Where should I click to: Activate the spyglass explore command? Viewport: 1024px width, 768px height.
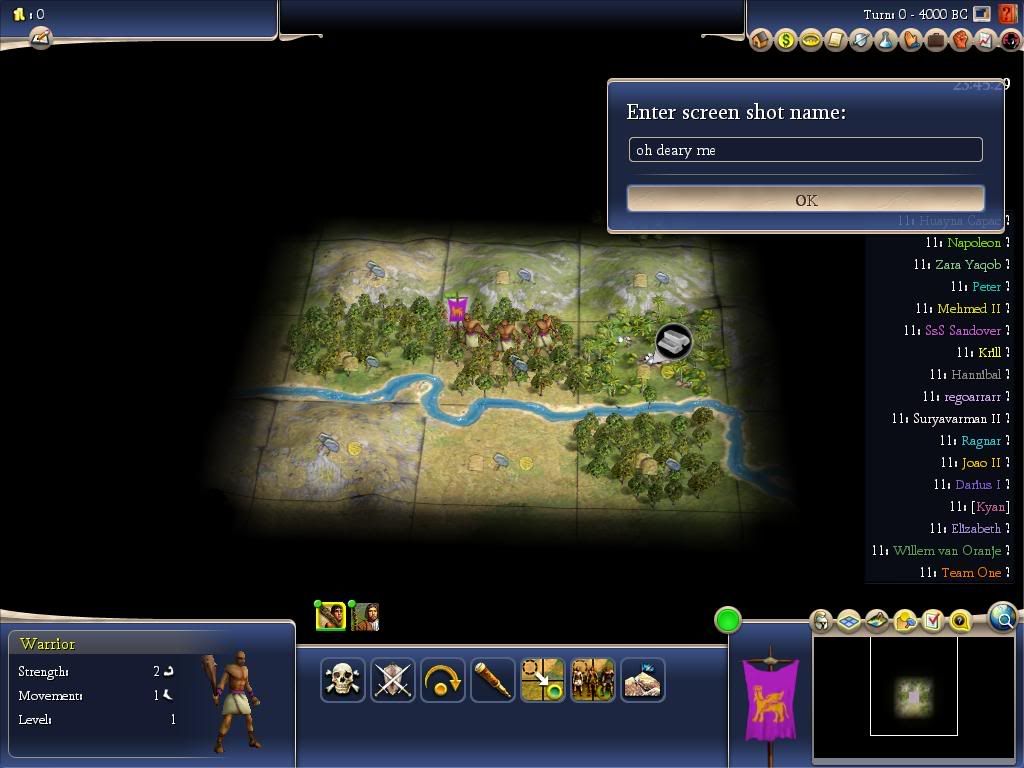point(493,680)
